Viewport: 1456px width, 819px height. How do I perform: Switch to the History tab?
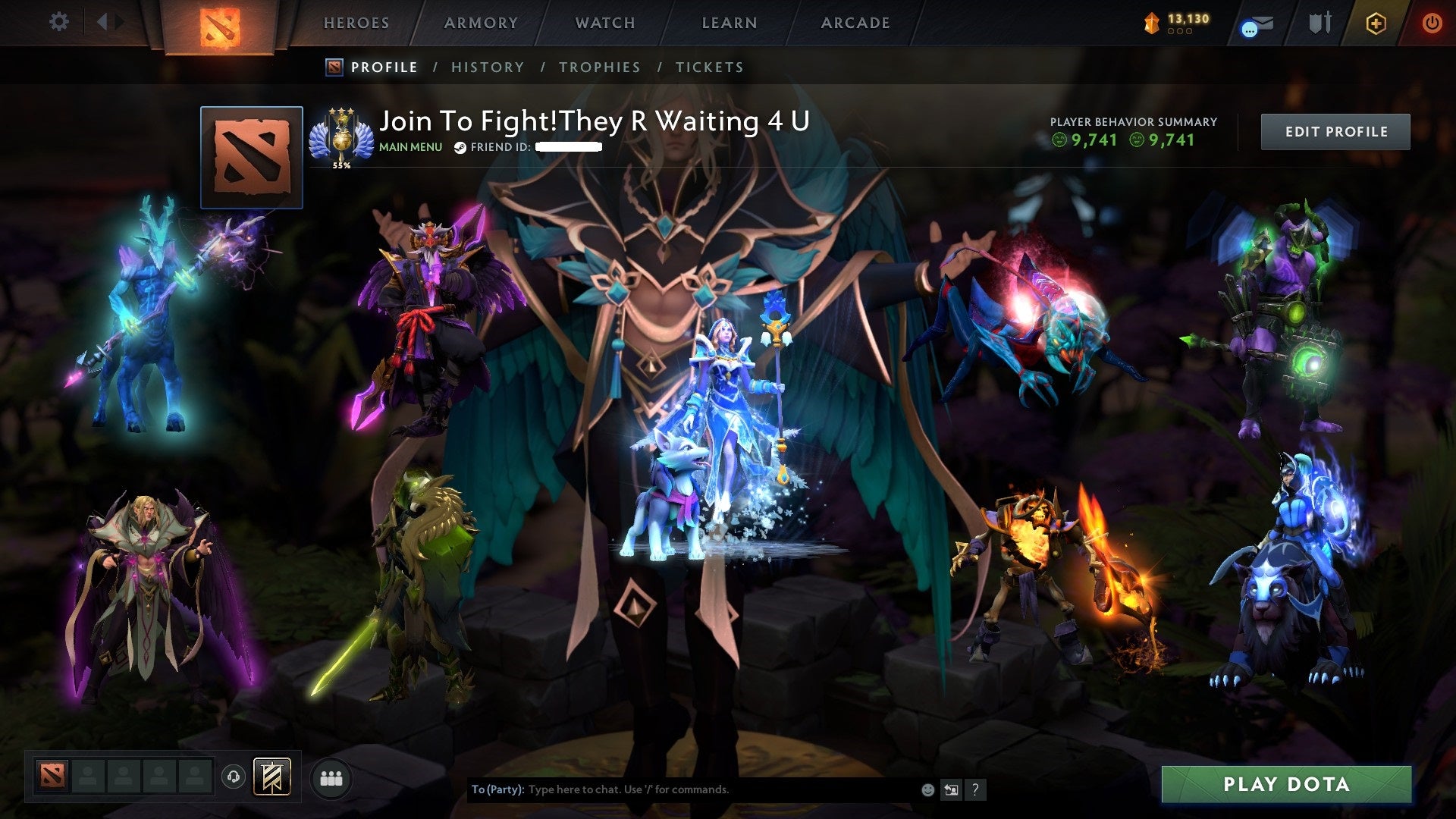coord(487,67)
